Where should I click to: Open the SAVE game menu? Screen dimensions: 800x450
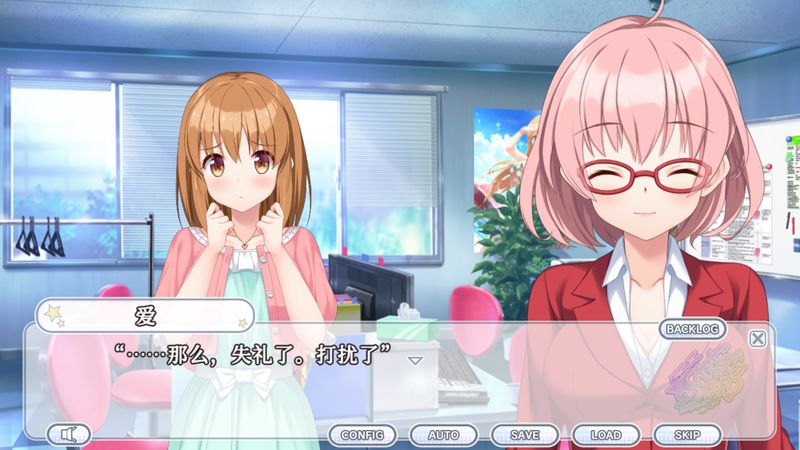[525, 435]
